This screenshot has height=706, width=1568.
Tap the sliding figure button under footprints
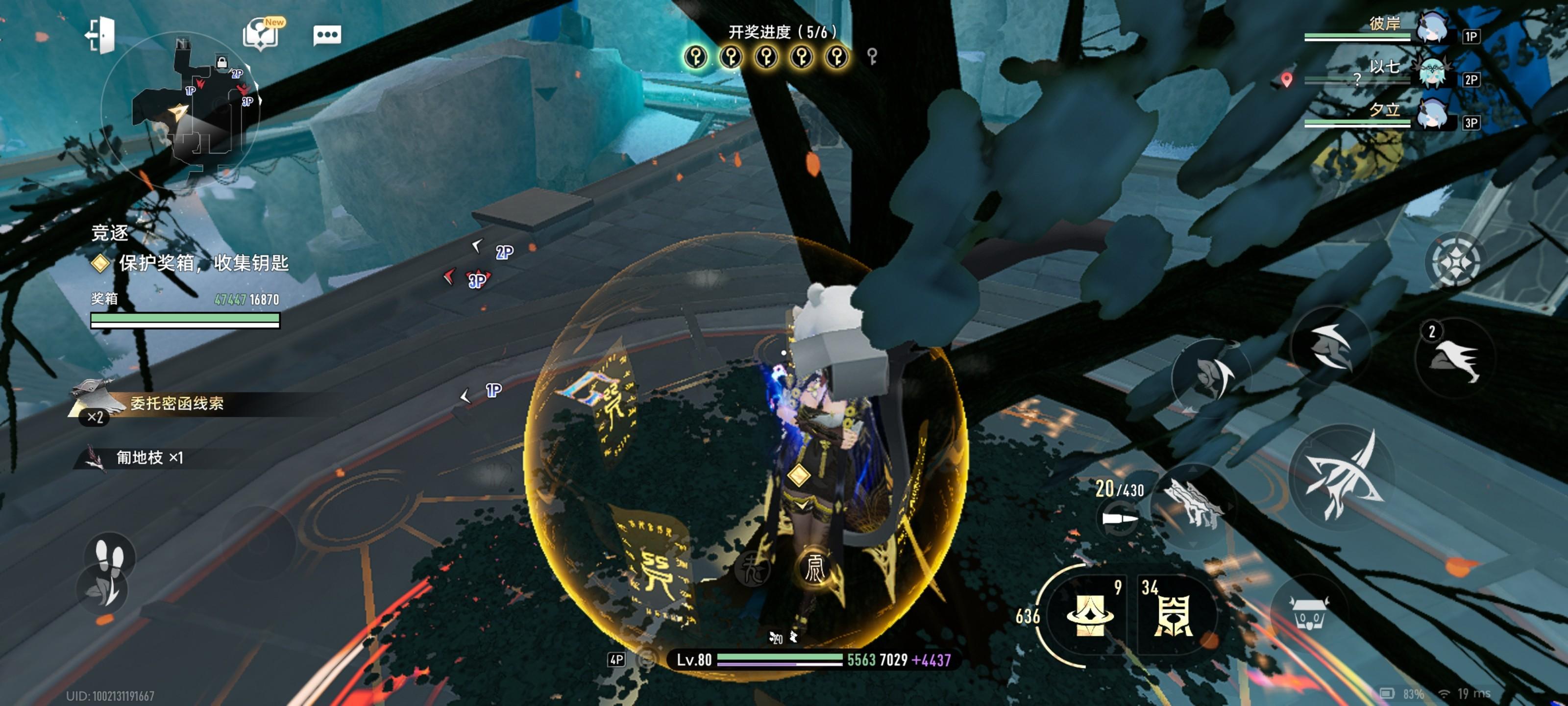103,590
